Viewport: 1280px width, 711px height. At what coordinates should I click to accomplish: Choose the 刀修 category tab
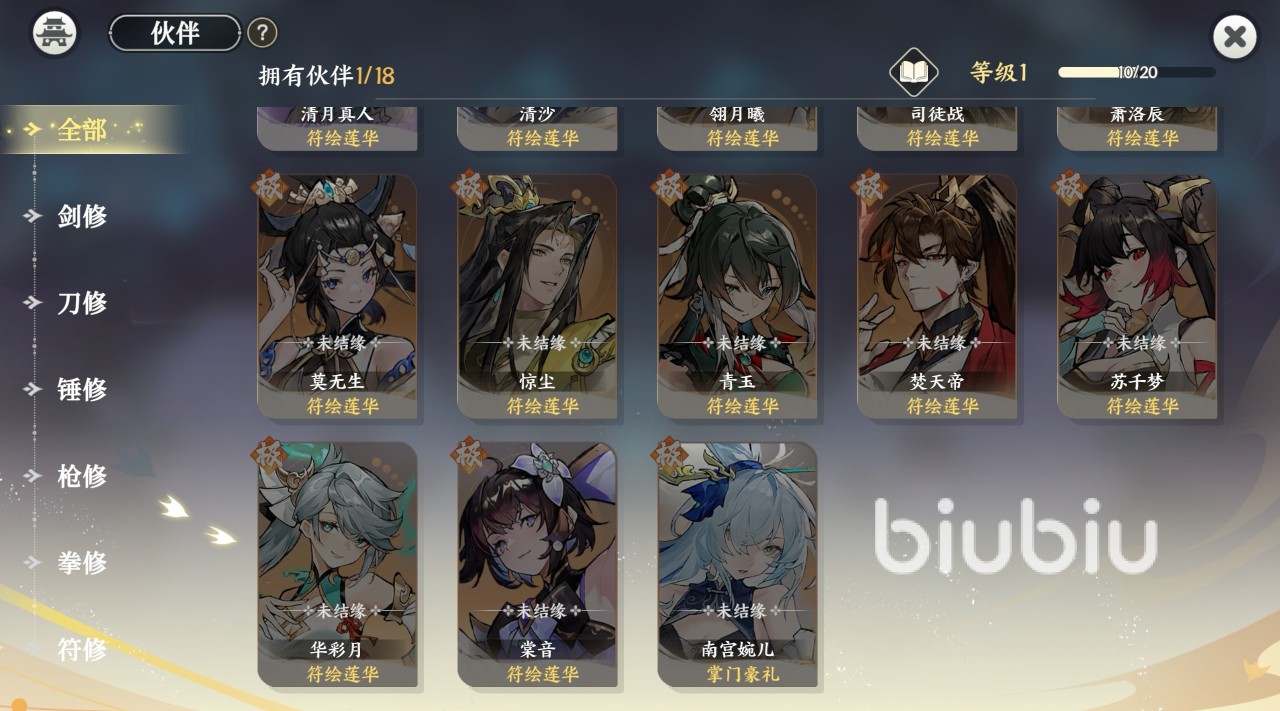pos(82,303)
